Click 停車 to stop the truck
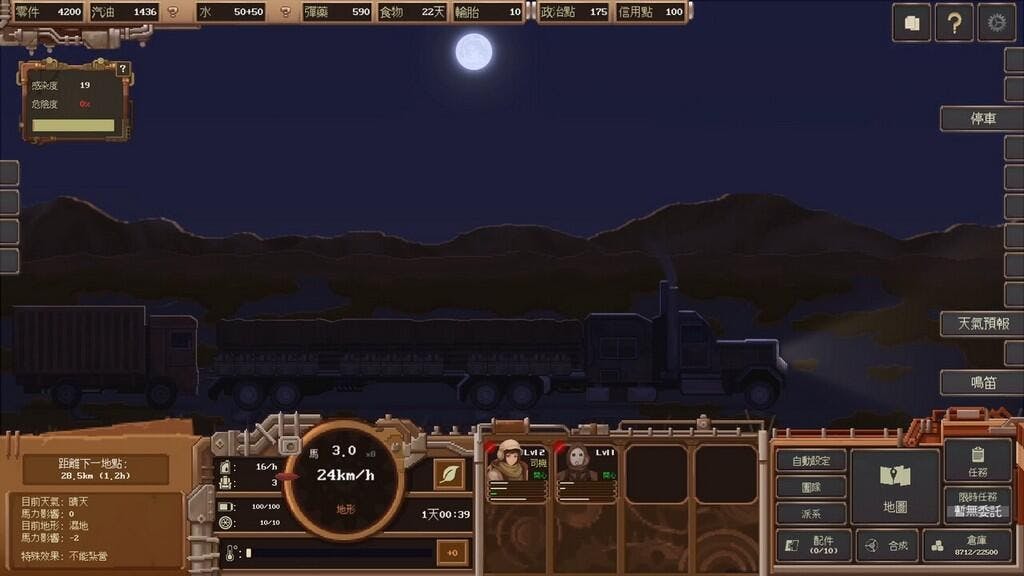1024x576 pixels. [982, 118]
